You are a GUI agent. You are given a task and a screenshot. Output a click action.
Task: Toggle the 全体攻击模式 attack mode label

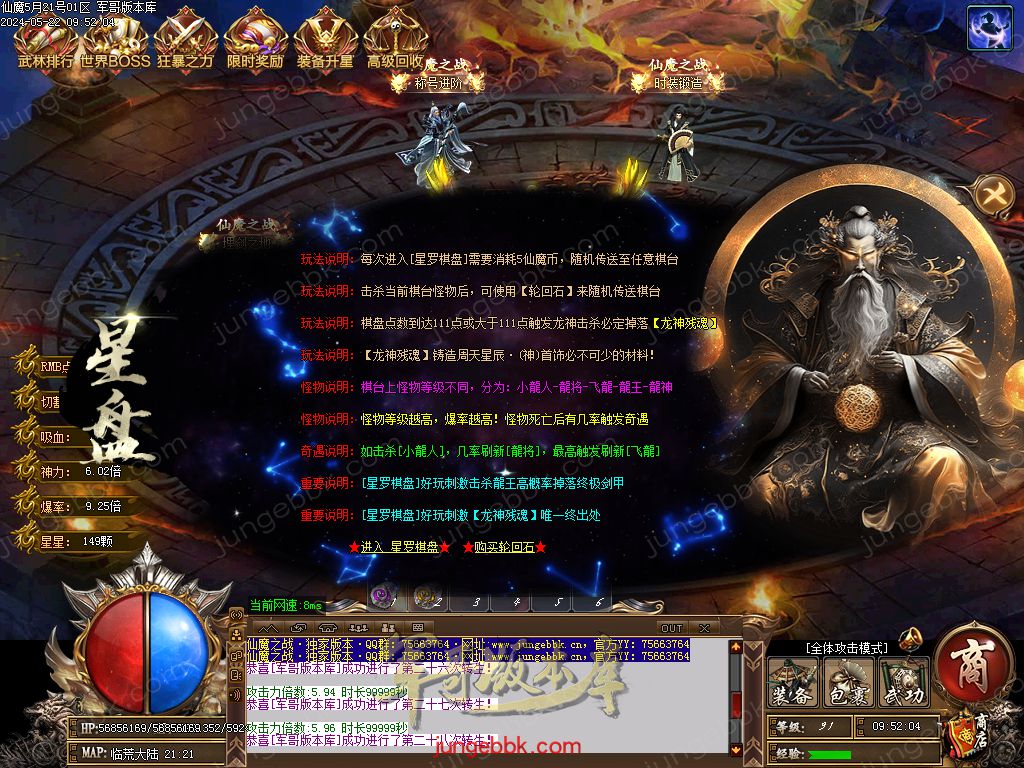tap(846, 648)
